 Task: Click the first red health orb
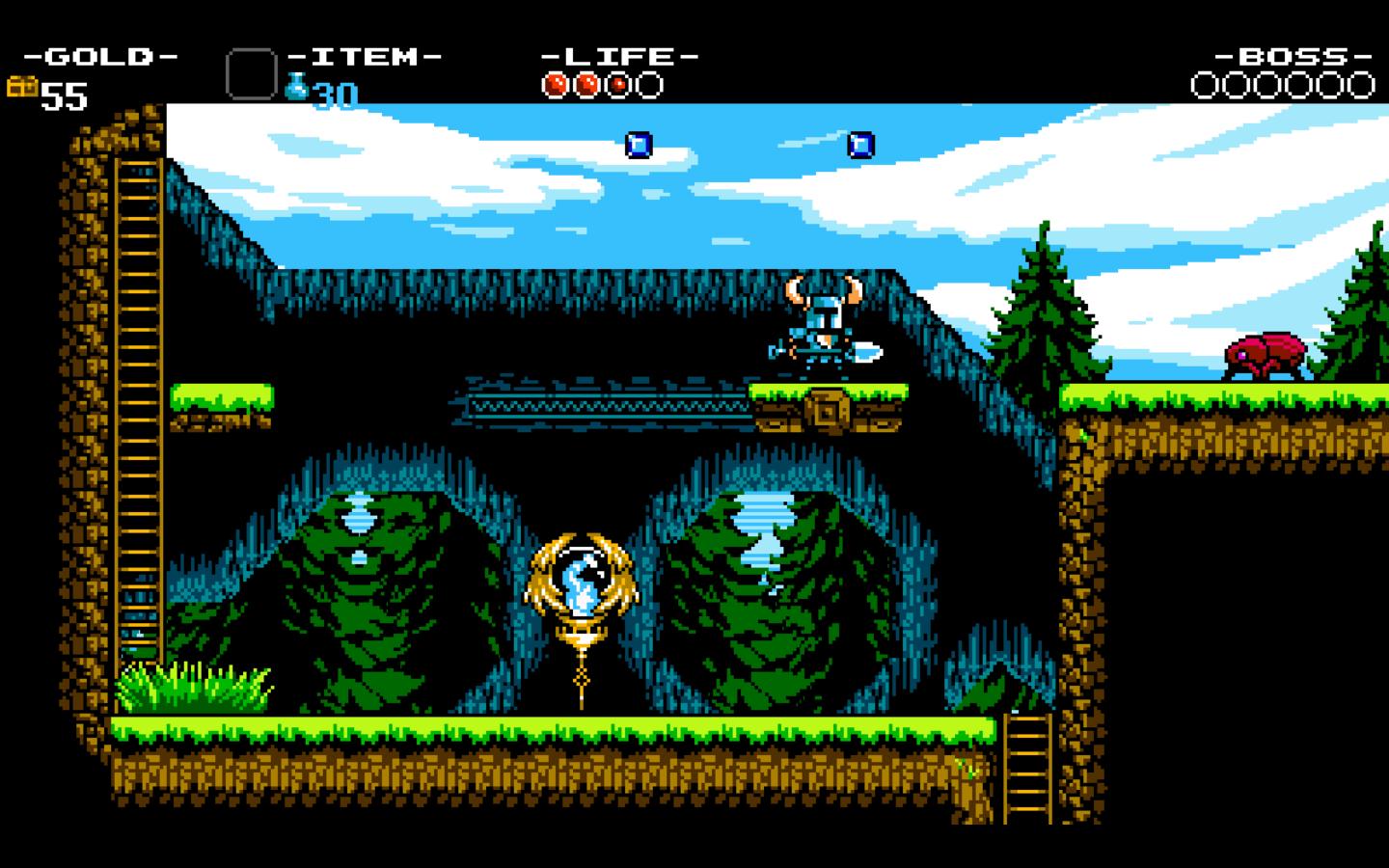553,85
